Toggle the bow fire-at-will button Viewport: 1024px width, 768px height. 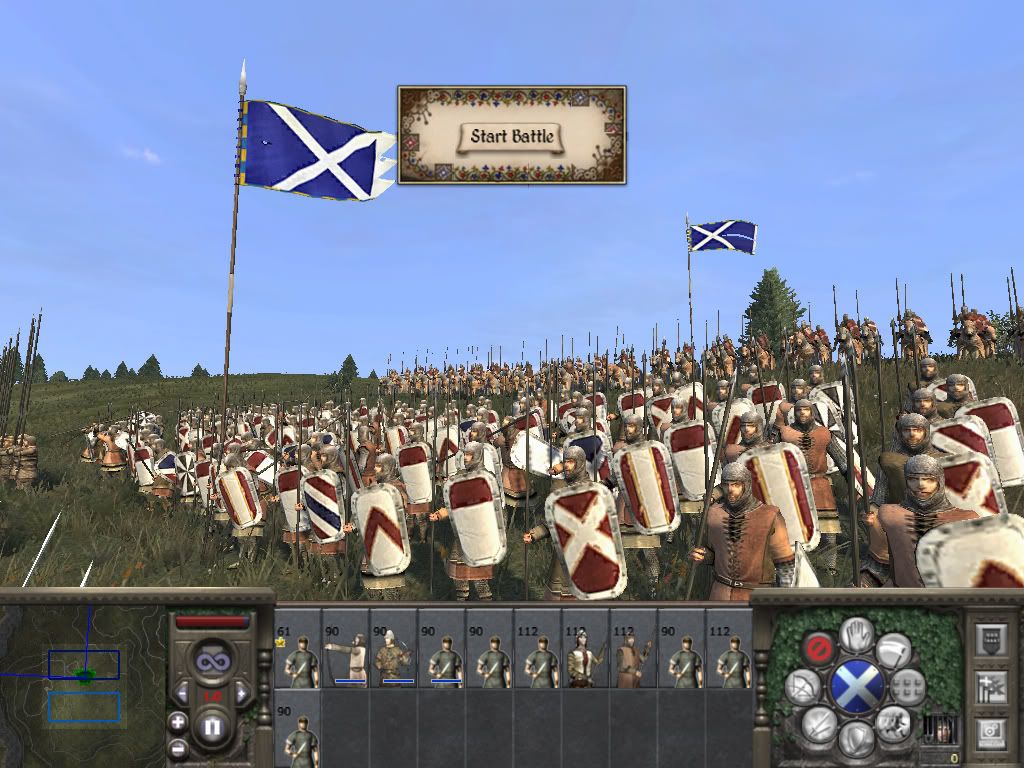800,688
